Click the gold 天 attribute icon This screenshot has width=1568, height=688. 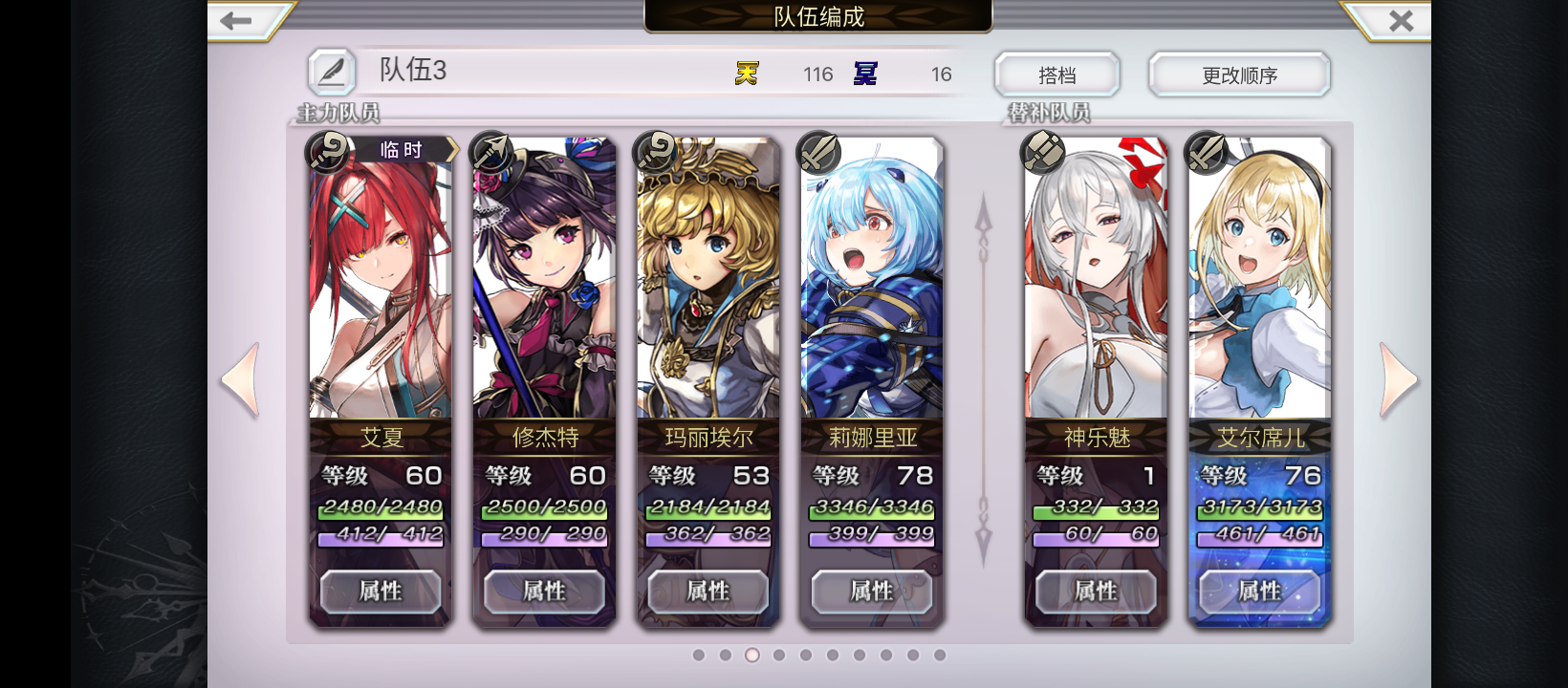point(748,72)
